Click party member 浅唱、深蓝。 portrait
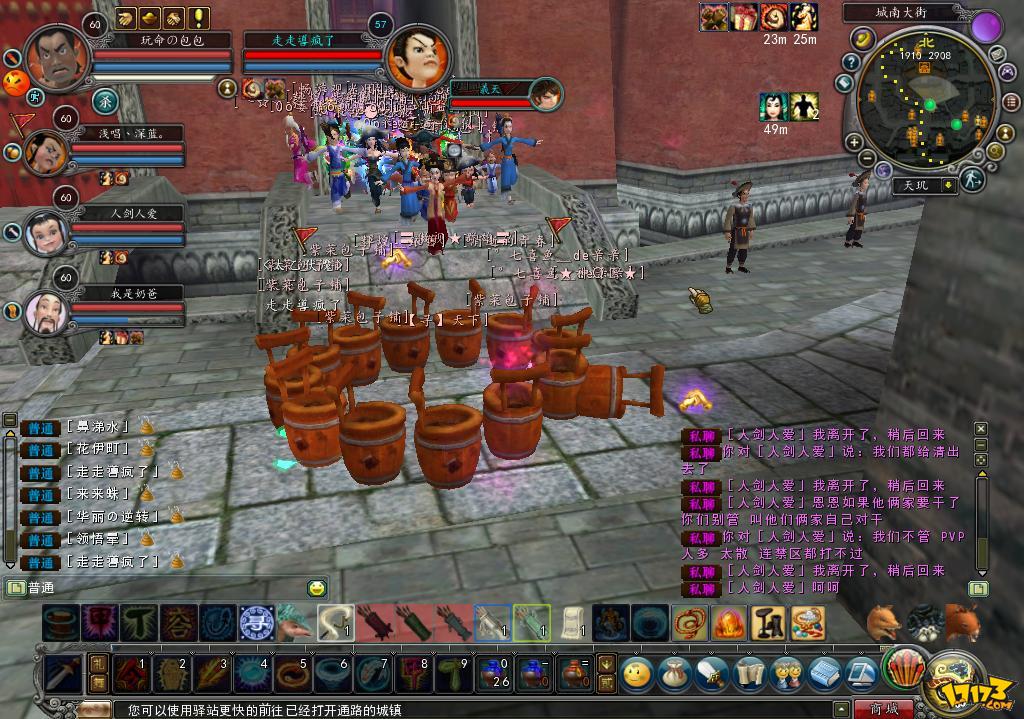The image size is (1024, 719). click(46, 153)
